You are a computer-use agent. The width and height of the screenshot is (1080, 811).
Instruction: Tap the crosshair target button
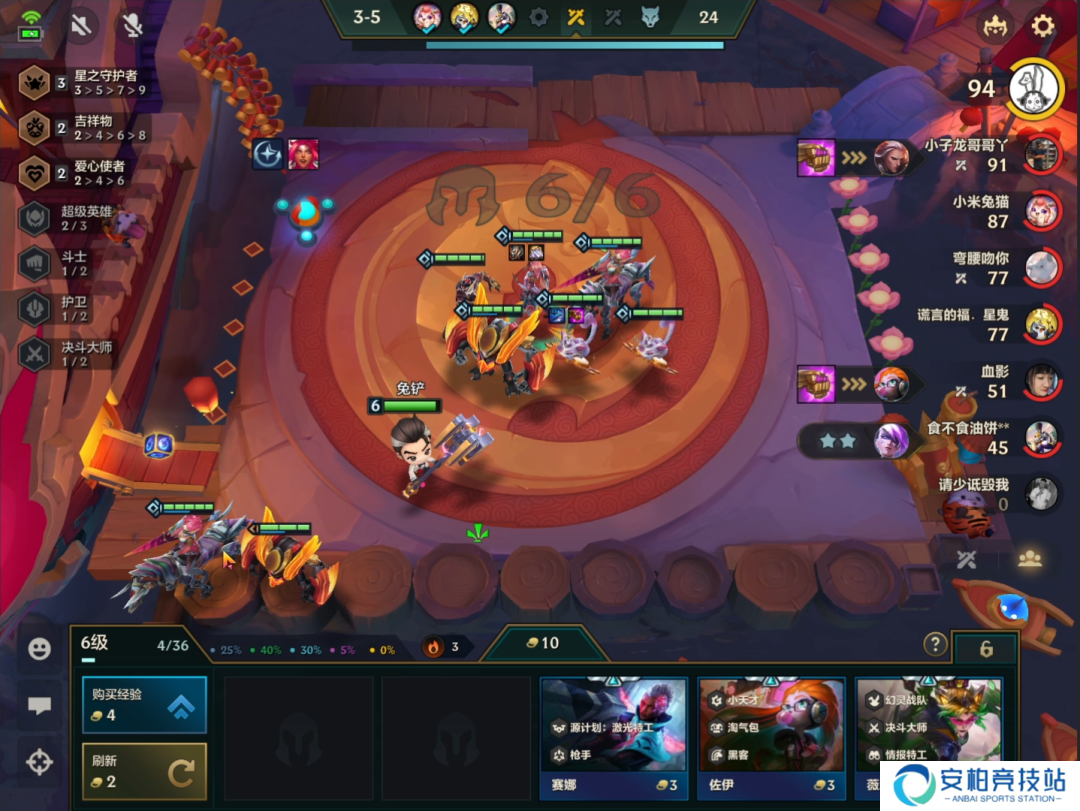pos(39,763)
